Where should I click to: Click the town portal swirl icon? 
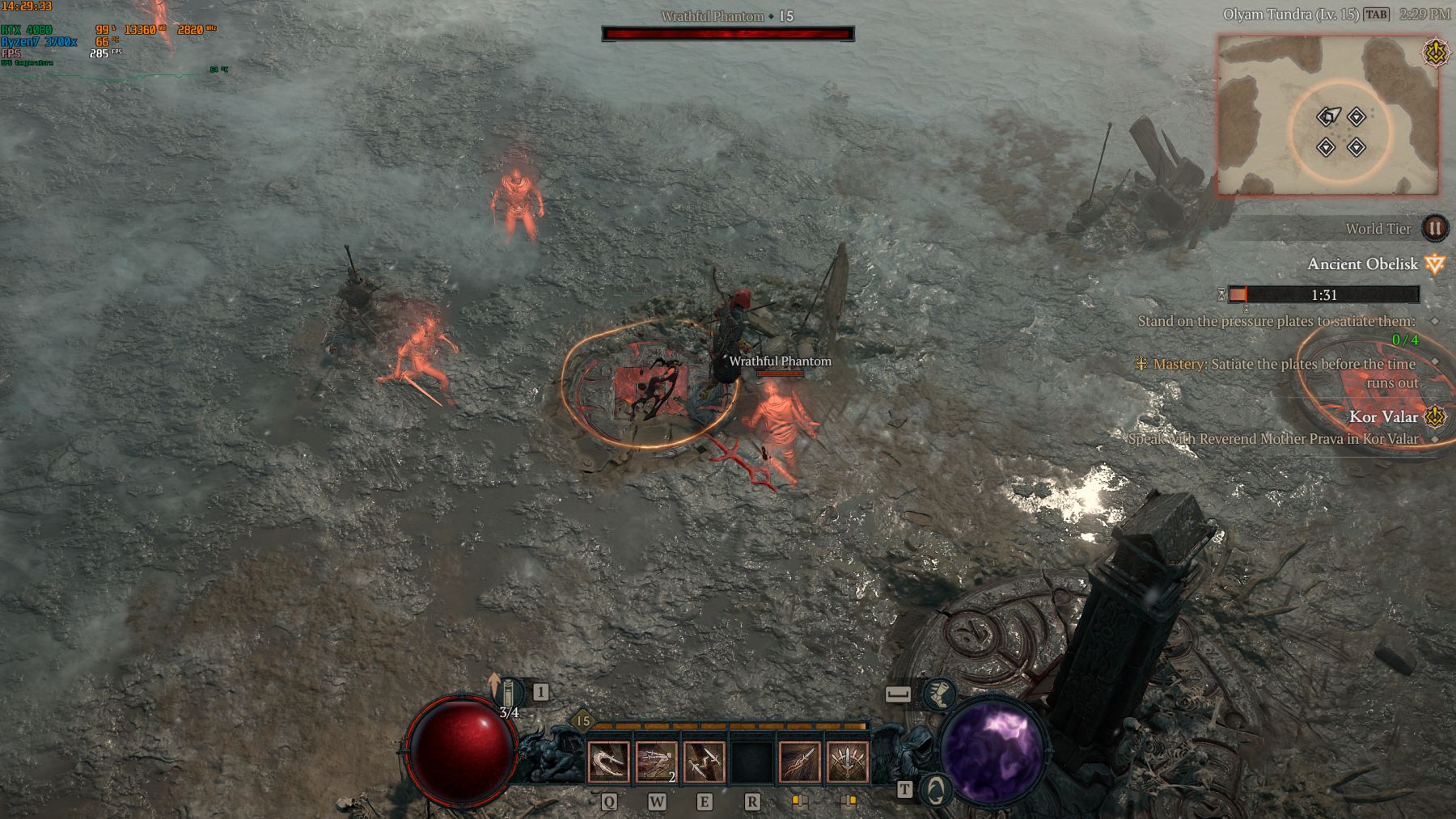coord(936,790)
